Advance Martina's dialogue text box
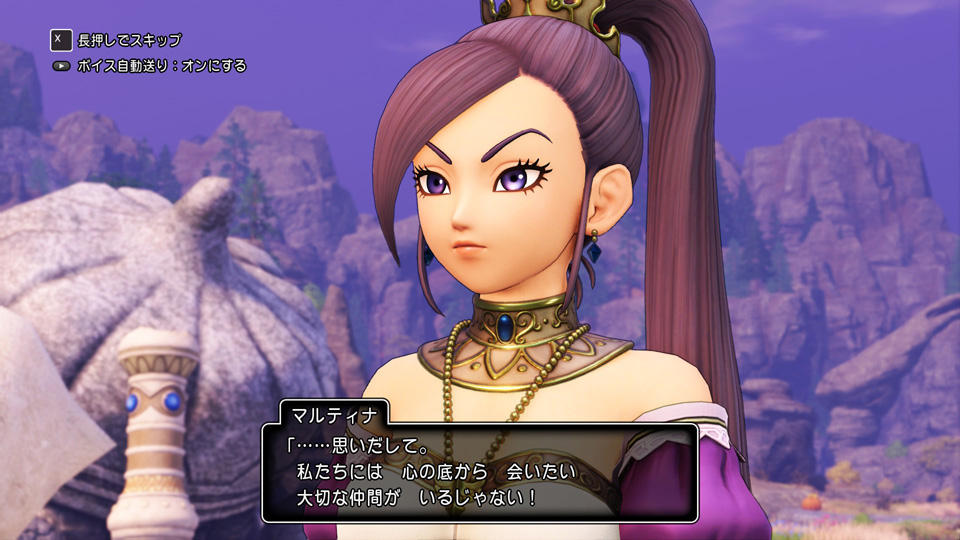Viewport: 960px width, 540px height. pyautogui.click(x=480, y=472)
